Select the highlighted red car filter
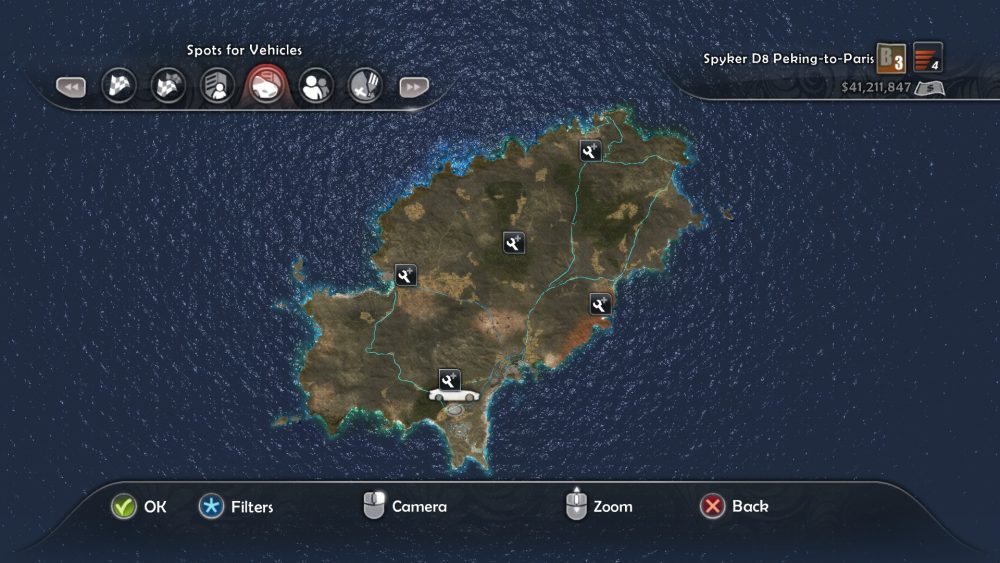 coord(267,86)
